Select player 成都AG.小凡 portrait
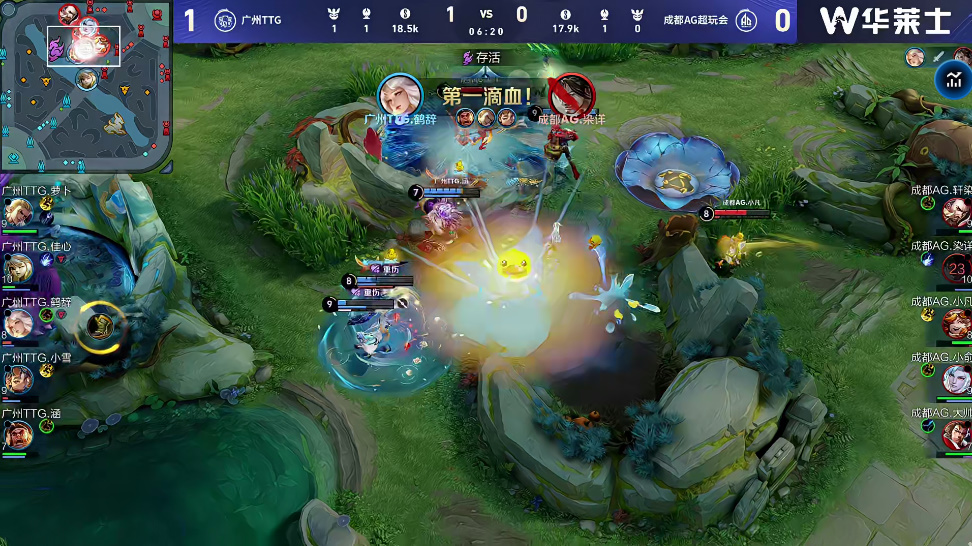Viewport: 972px width, 546px height. pyautogui.click(x=956, y=323)
